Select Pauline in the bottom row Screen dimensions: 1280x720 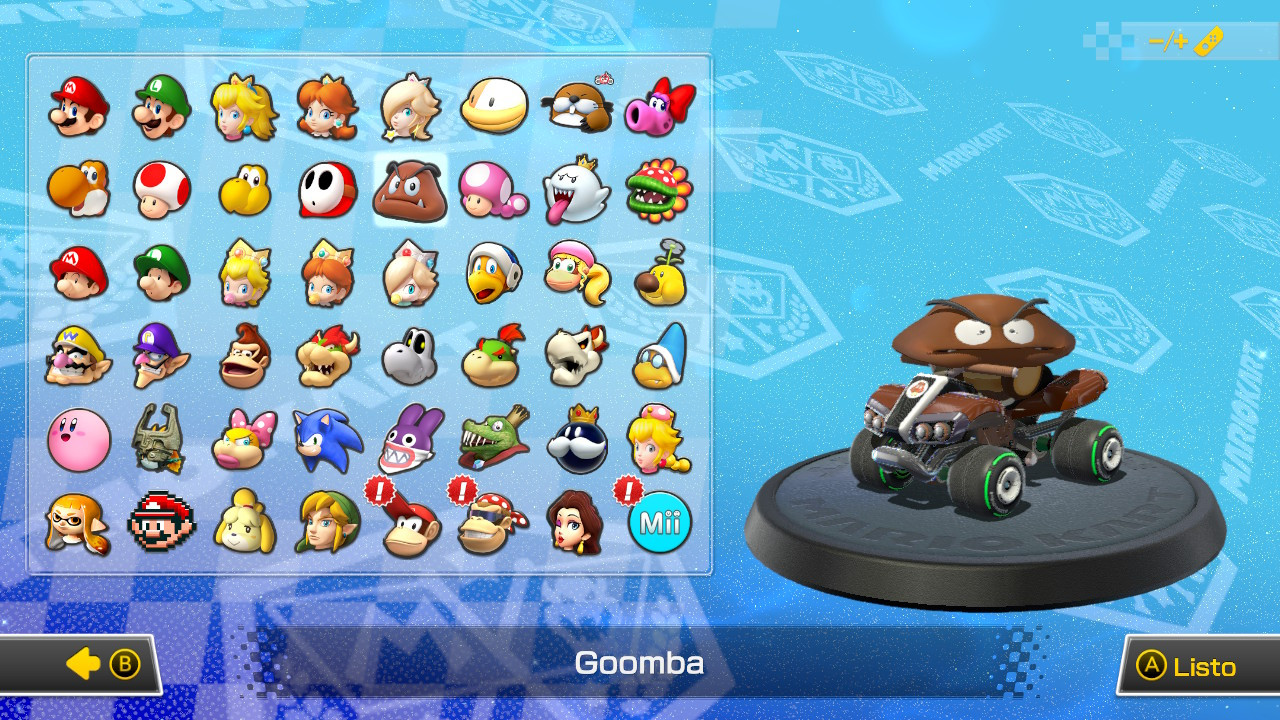pos(574,519)
